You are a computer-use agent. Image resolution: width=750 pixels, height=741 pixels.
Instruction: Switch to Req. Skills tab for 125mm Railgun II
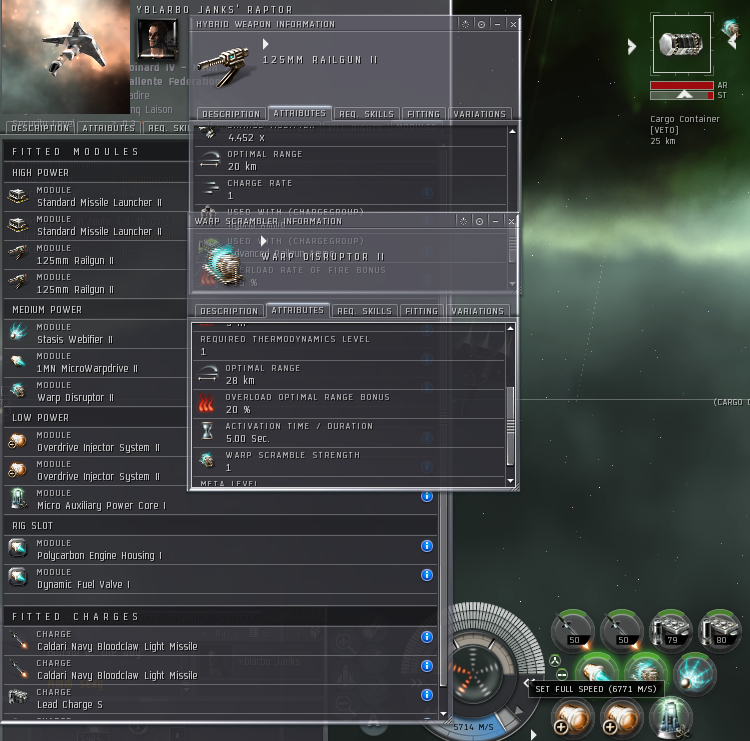[364, 114]
